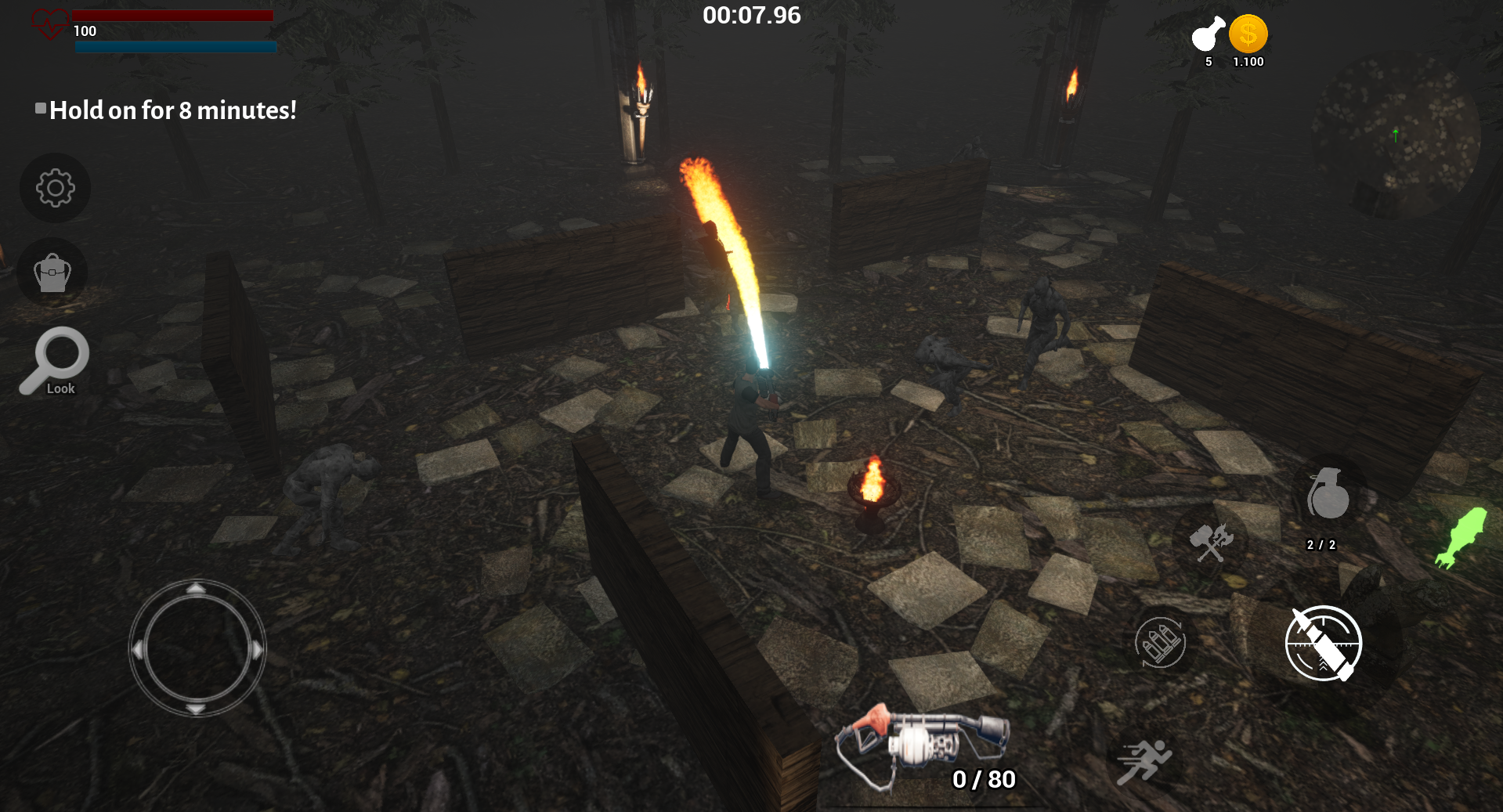
Task: Tap the virtual movement joystick
Action: [197, 648]
